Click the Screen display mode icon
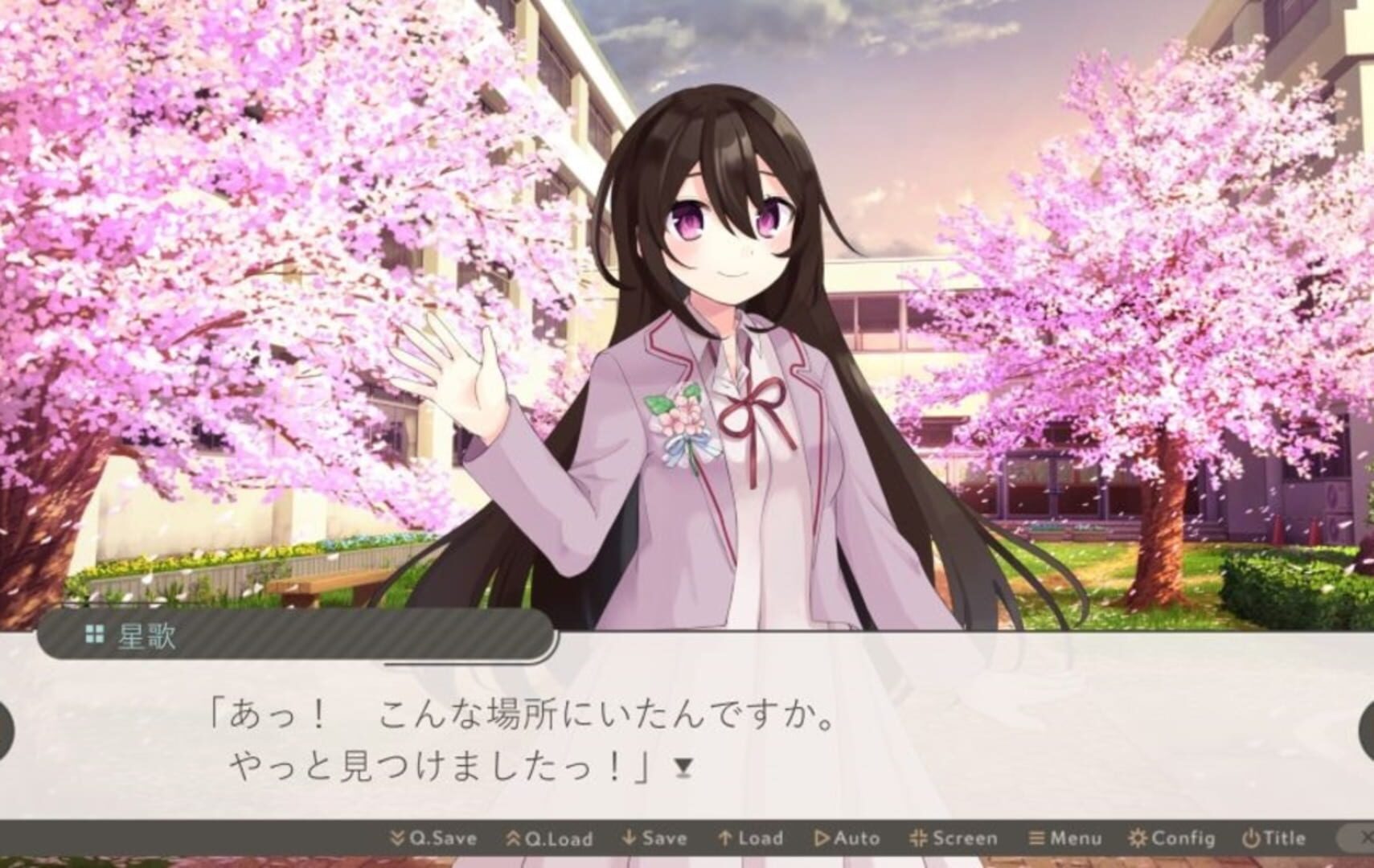 (x=917, y=838)
